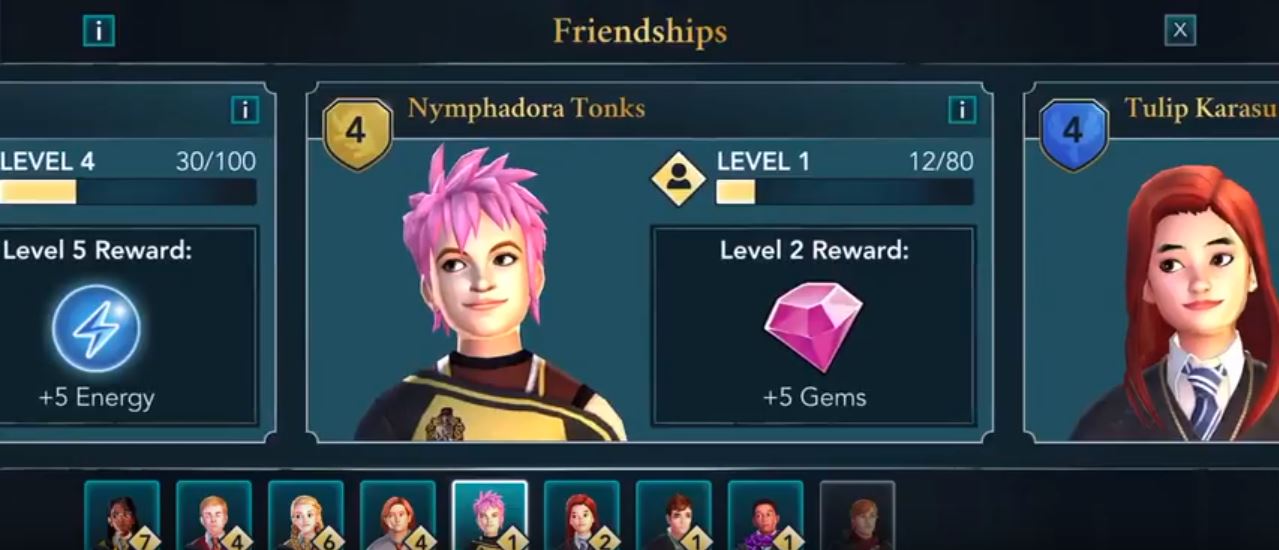Open the Friendships info help button
This screenshot has width=1279, height=550.
click(x=98, y=31)
